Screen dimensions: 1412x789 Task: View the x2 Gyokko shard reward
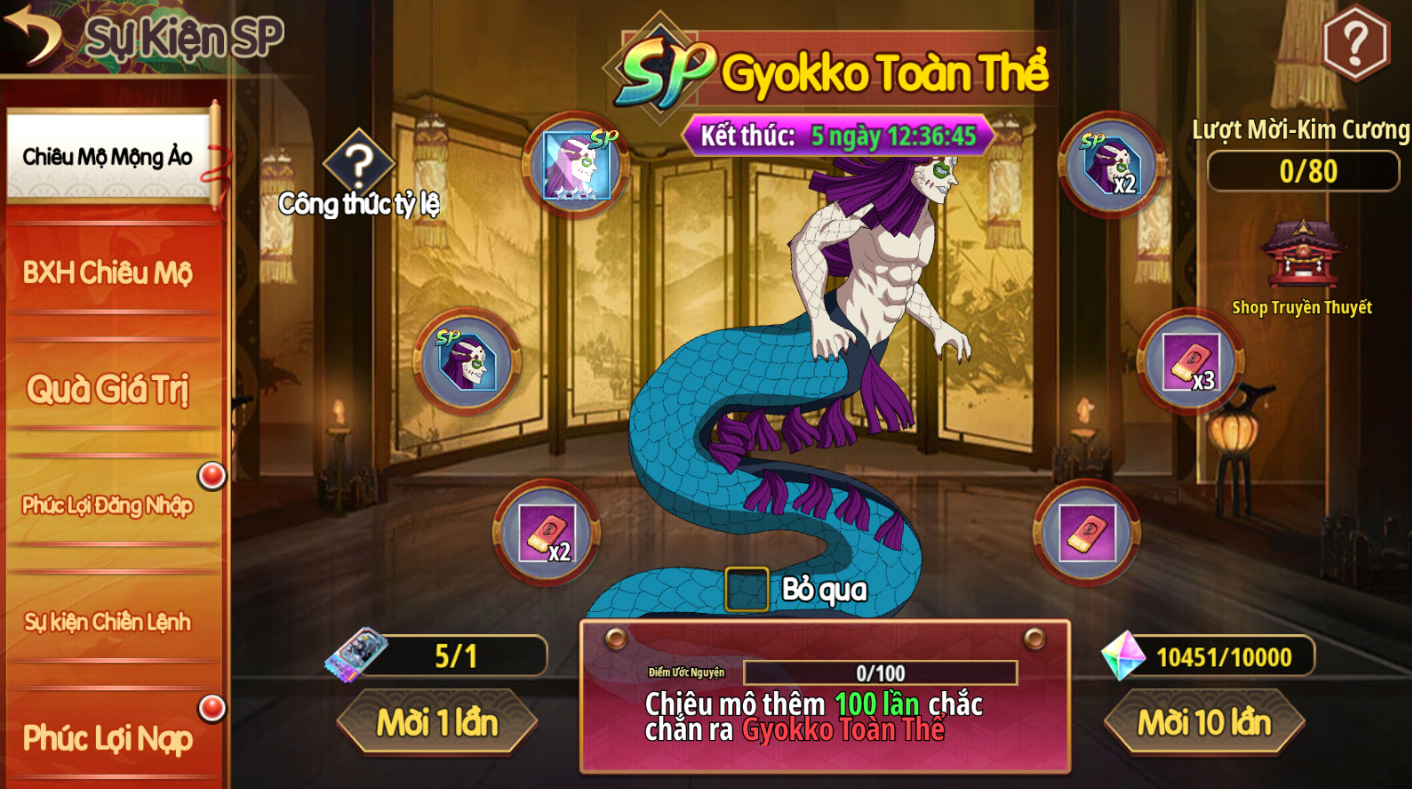click(x=1111, y=165)
